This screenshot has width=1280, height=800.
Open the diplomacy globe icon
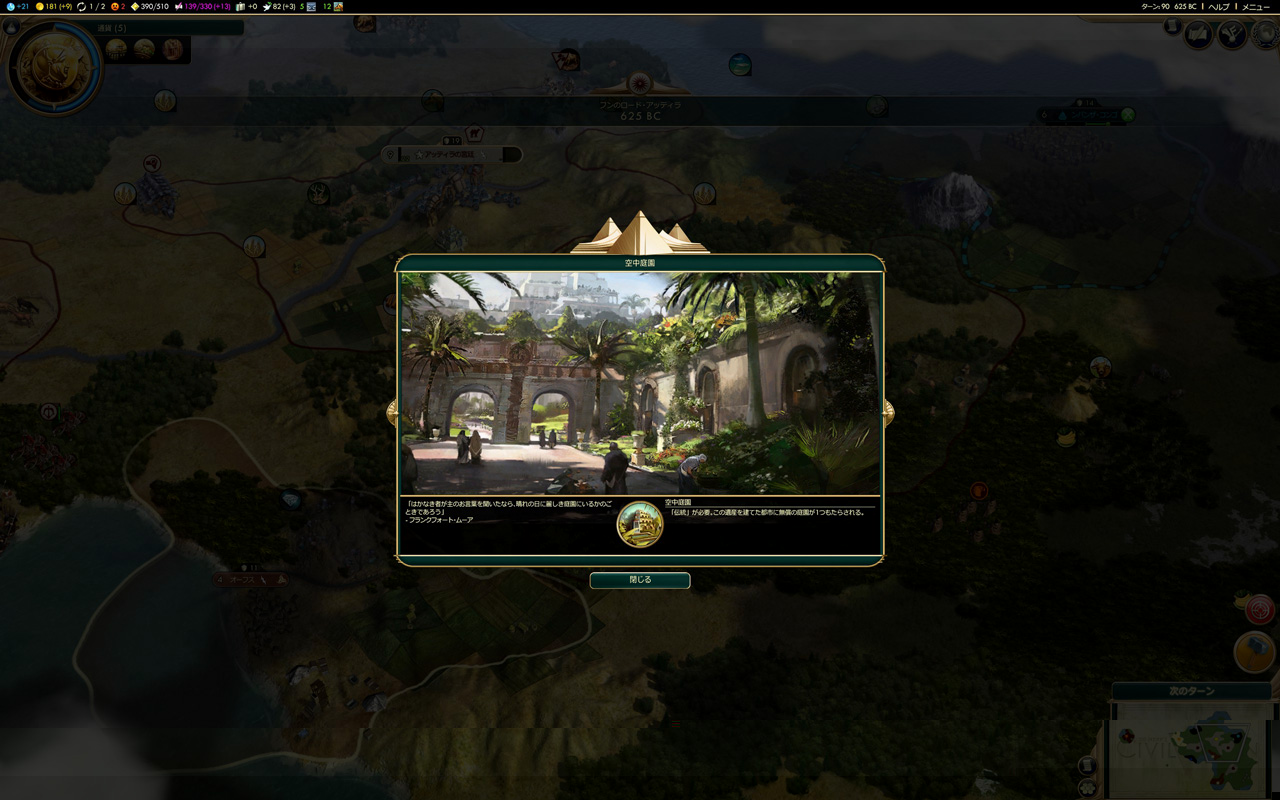pos(1265,36)
